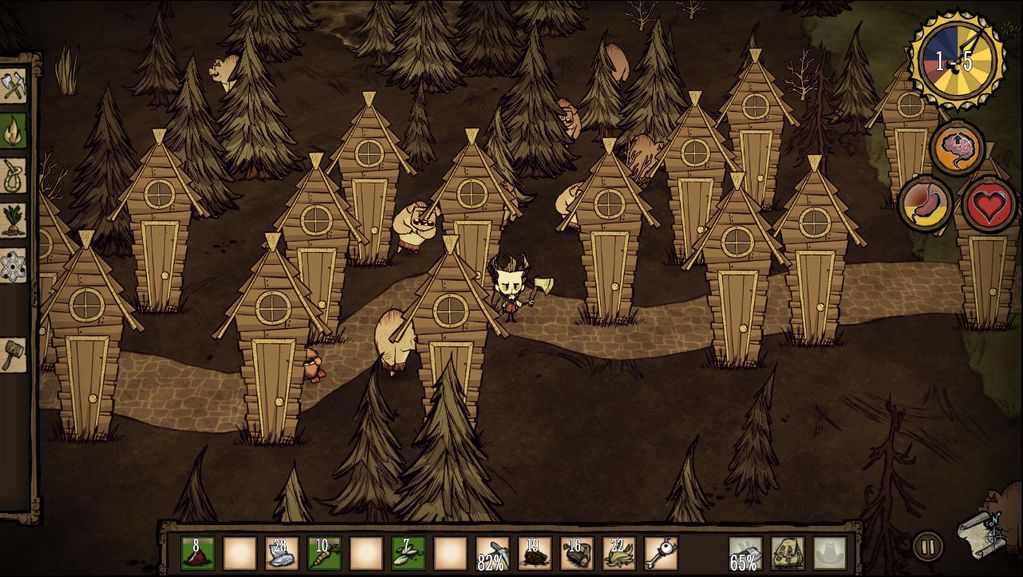Select the cut grass stack of 22
The image size is (1023, 577).
click(618, 553)
